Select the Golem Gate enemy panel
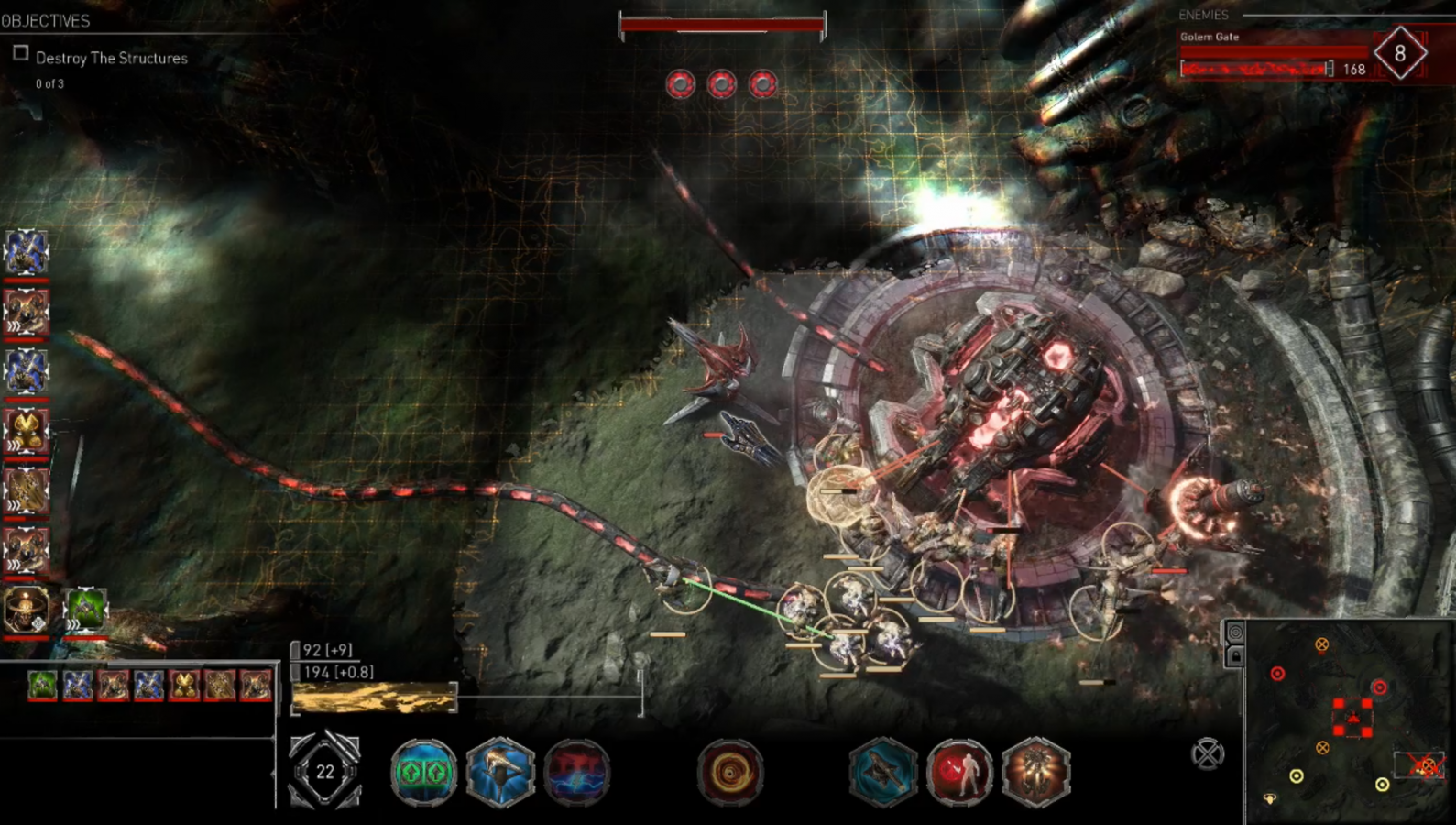This screenshot has height=825, width=1456. 1274,55
